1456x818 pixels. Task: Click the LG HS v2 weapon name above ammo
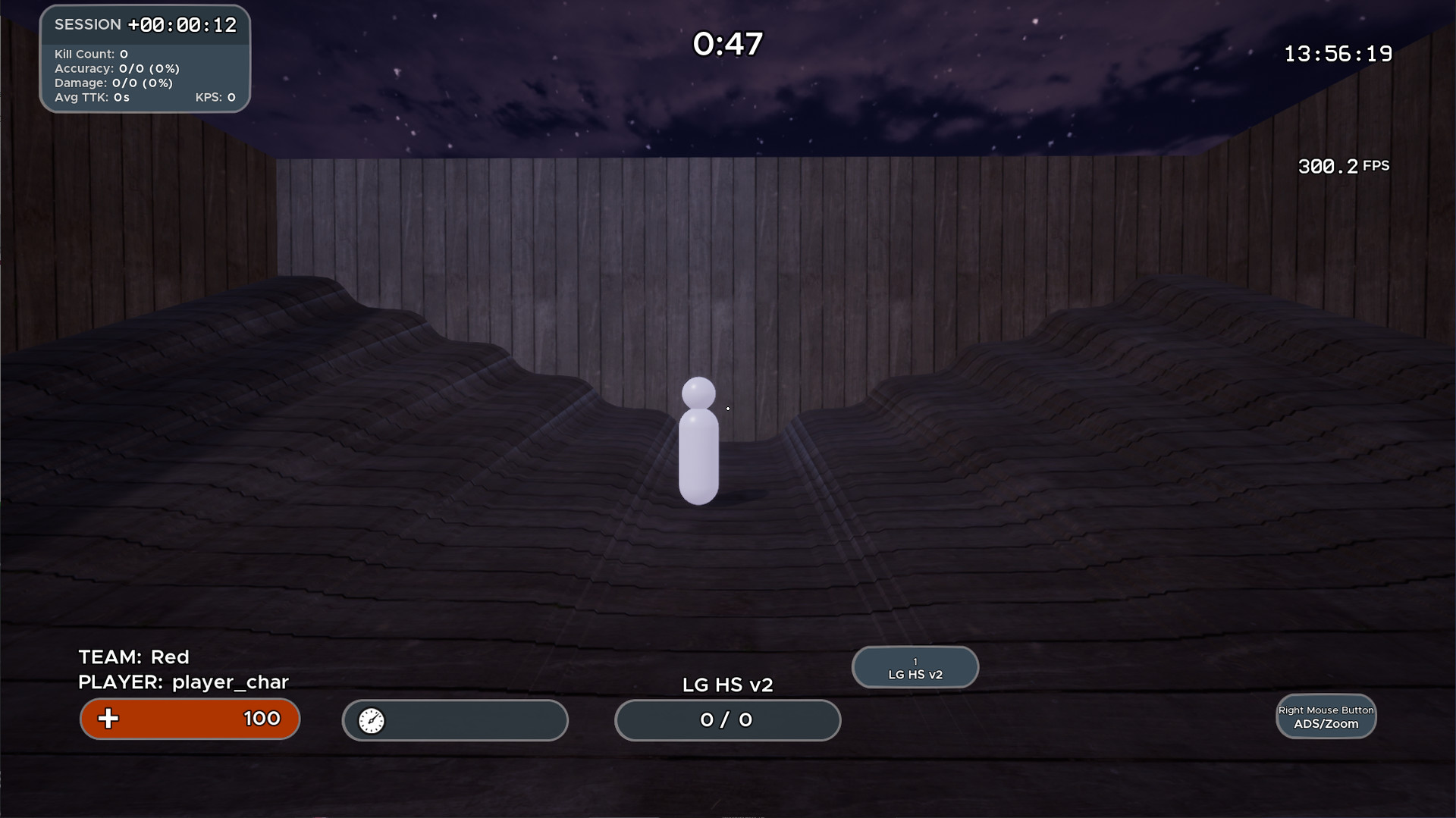[x=726, y=684]
